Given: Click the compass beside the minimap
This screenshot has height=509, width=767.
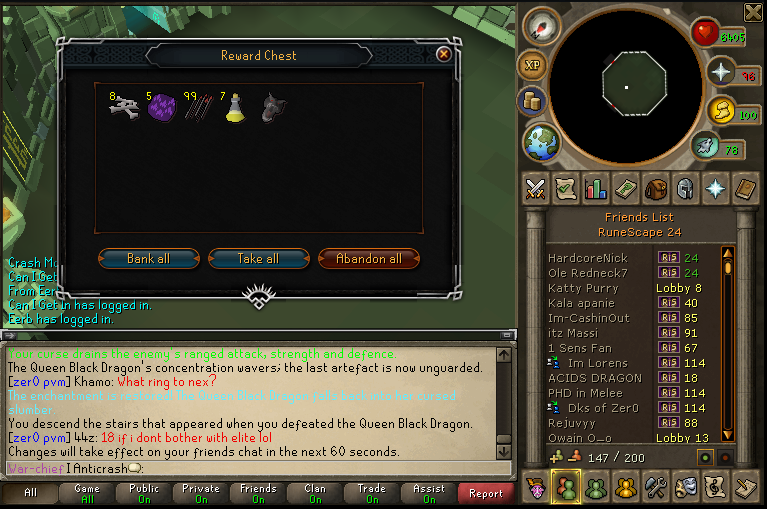Looking at the screenshot, I should click(x=542, y=25).
